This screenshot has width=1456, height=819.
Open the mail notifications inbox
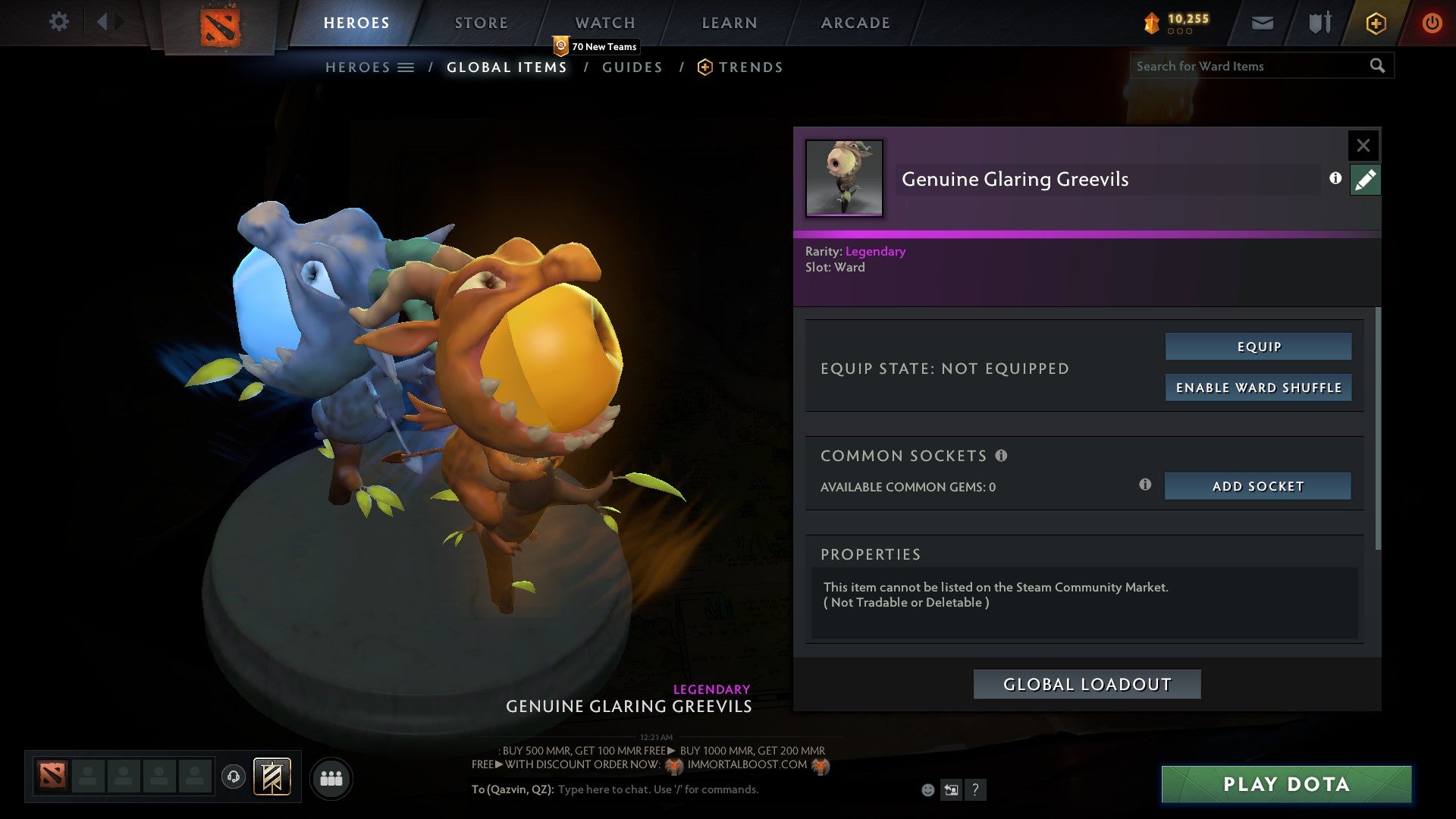point(1262,23)
